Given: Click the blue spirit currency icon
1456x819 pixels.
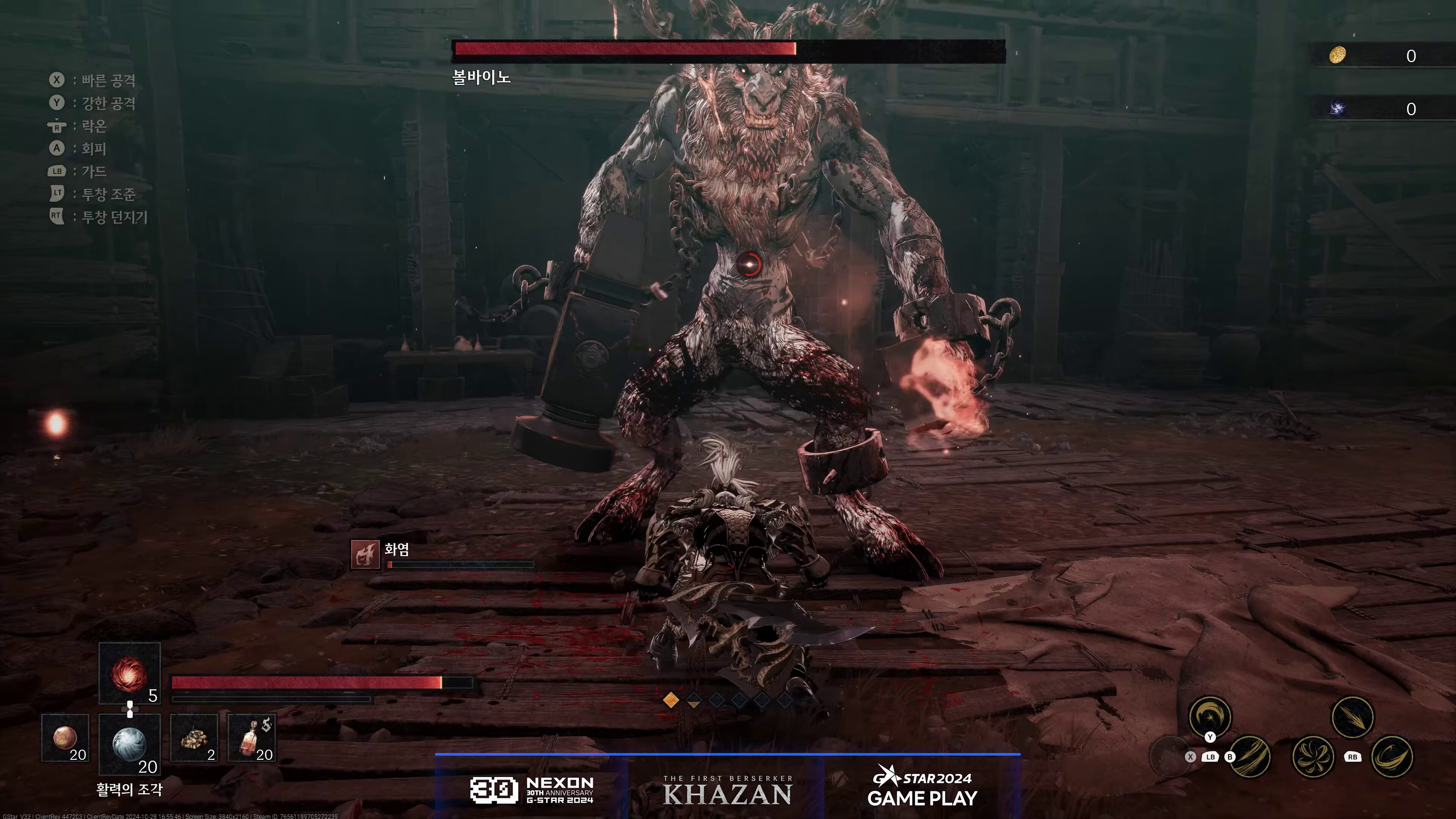Looking at the screenshot, I should [1337, 108].
